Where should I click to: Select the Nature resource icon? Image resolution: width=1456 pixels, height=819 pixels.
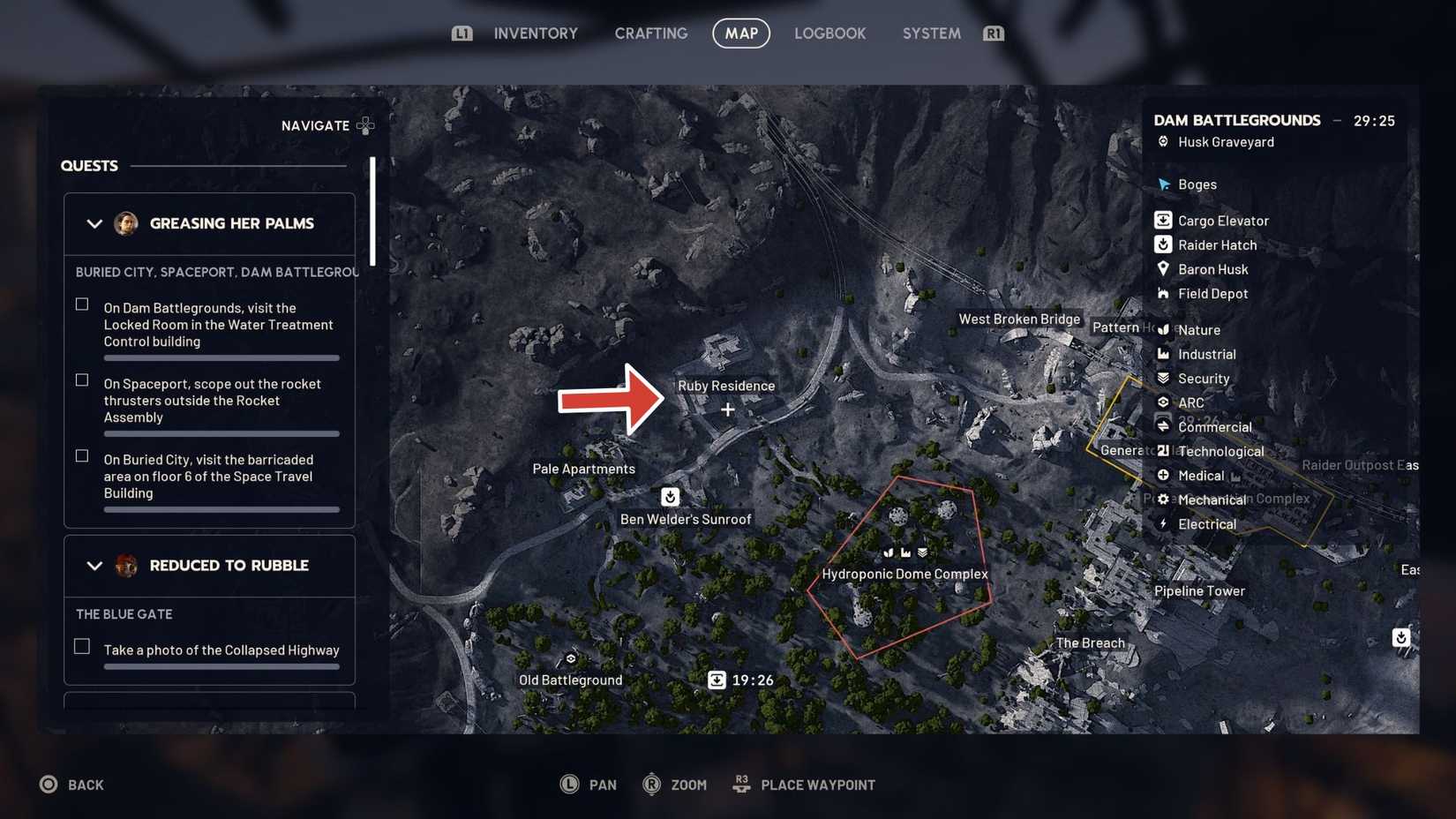pos(1163,329)
